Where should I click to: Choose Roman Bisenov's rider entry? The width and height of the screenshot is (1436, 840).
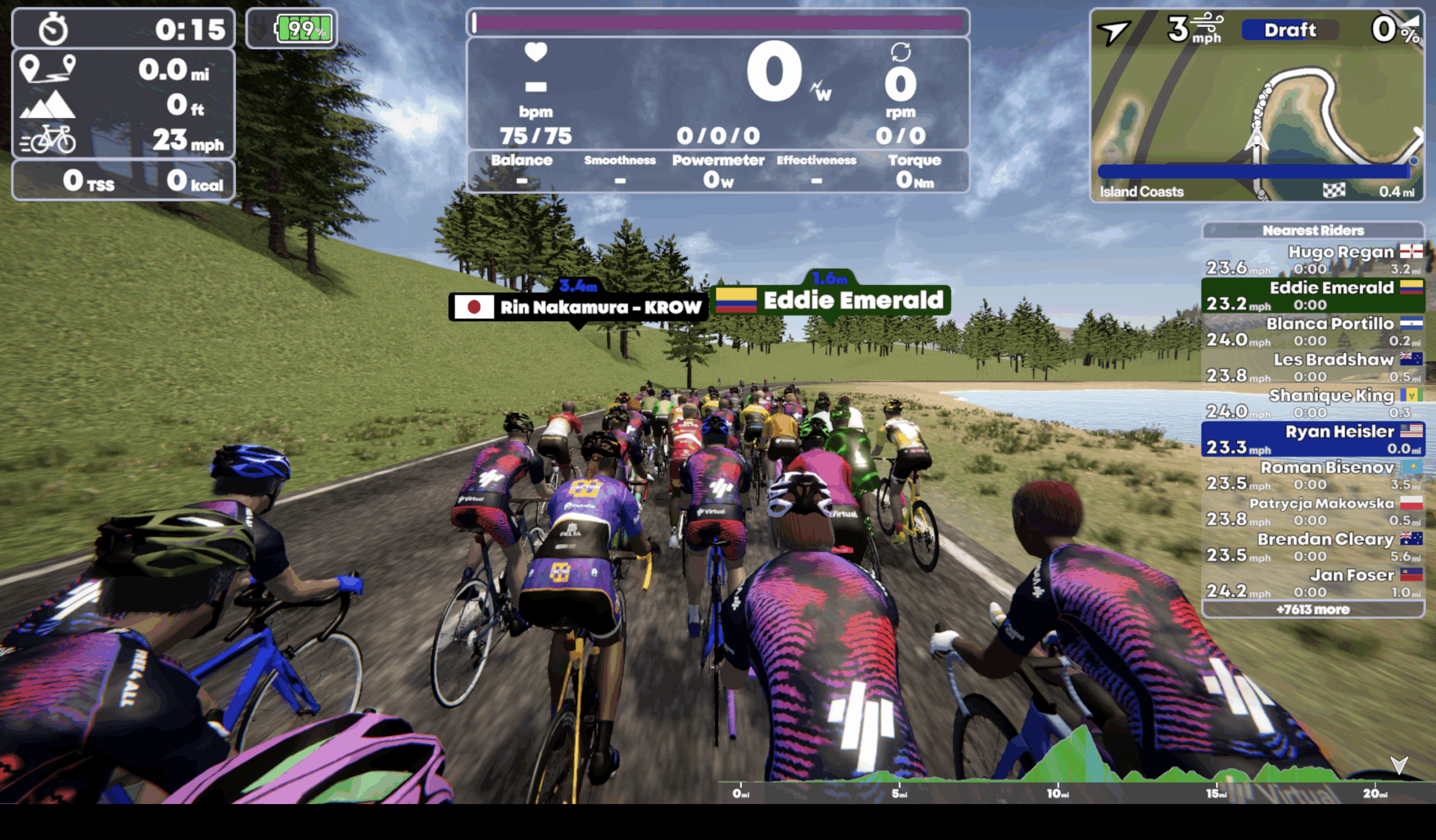pos(1313,475)
